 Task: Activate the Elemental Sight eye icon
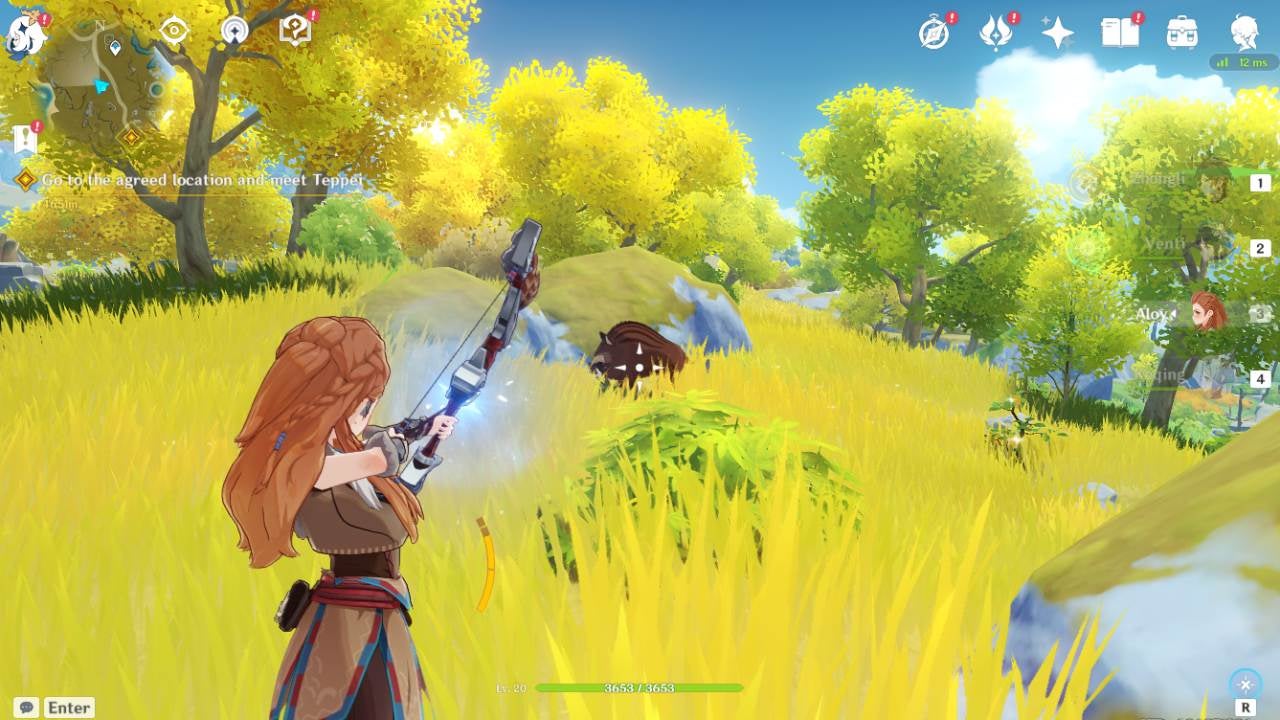coord(175,31)
